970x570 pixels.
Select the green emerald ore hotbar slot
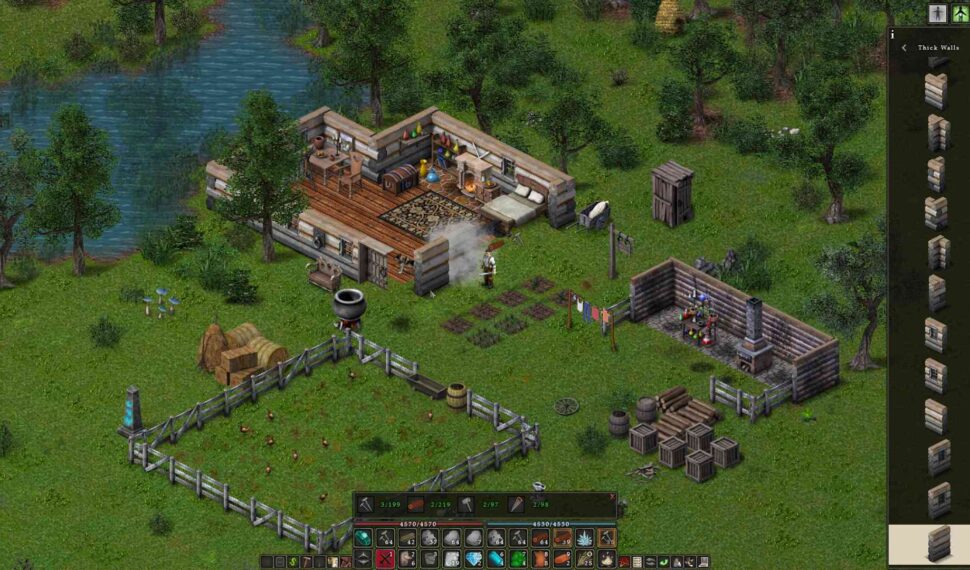[518, 559]
